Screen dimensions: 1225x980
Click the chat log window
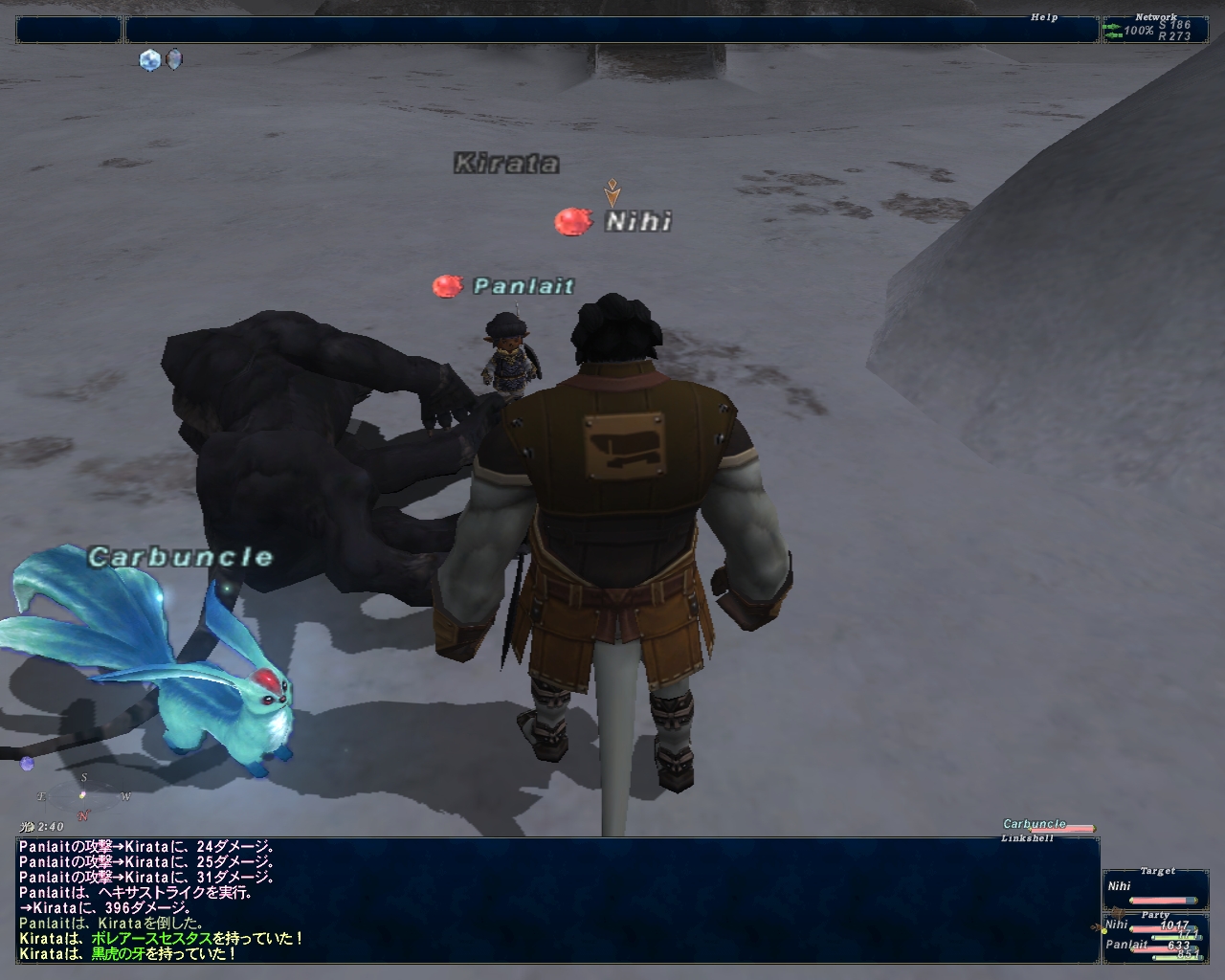pyautogui.click(x=557, y=900)
